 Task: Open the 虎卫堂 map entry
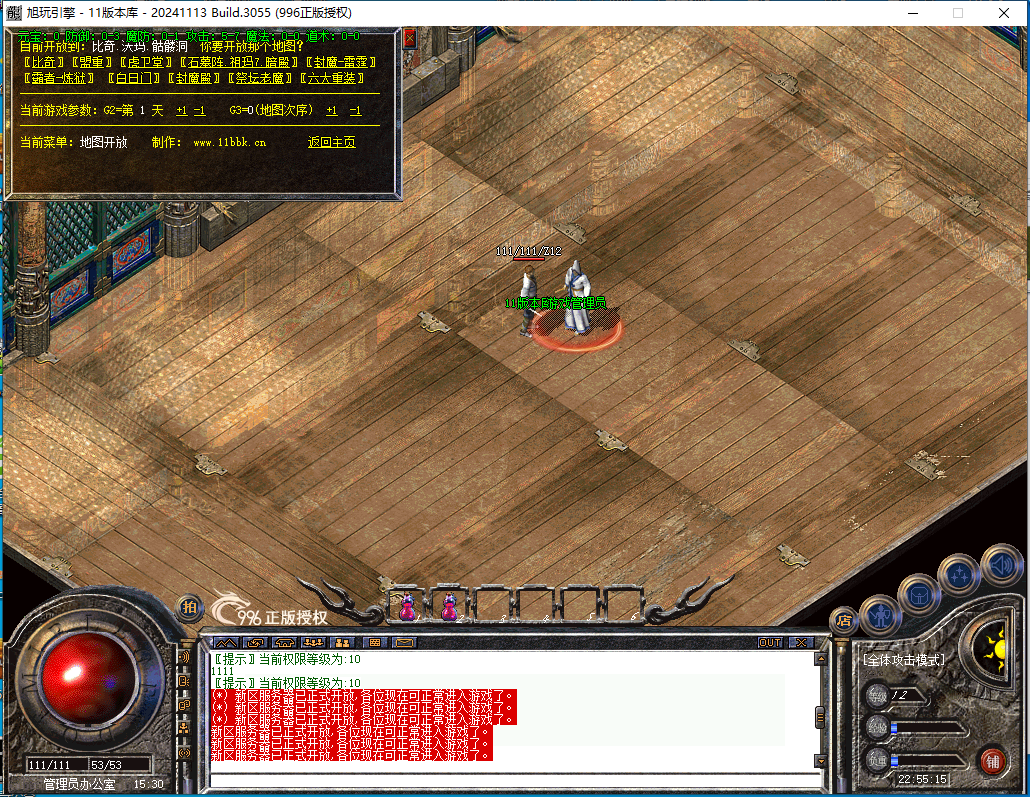click(144, 62)
